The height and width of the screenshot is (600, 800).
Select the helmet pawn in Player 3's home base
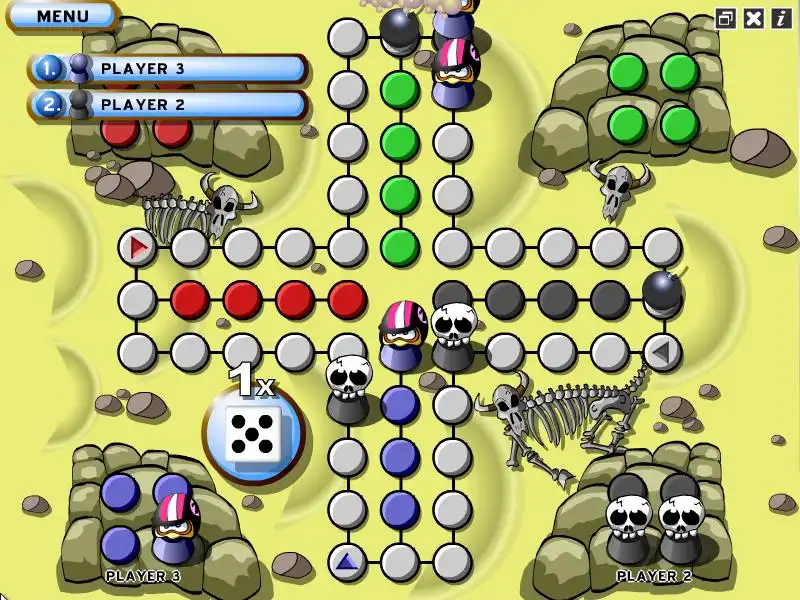(177, 525)
